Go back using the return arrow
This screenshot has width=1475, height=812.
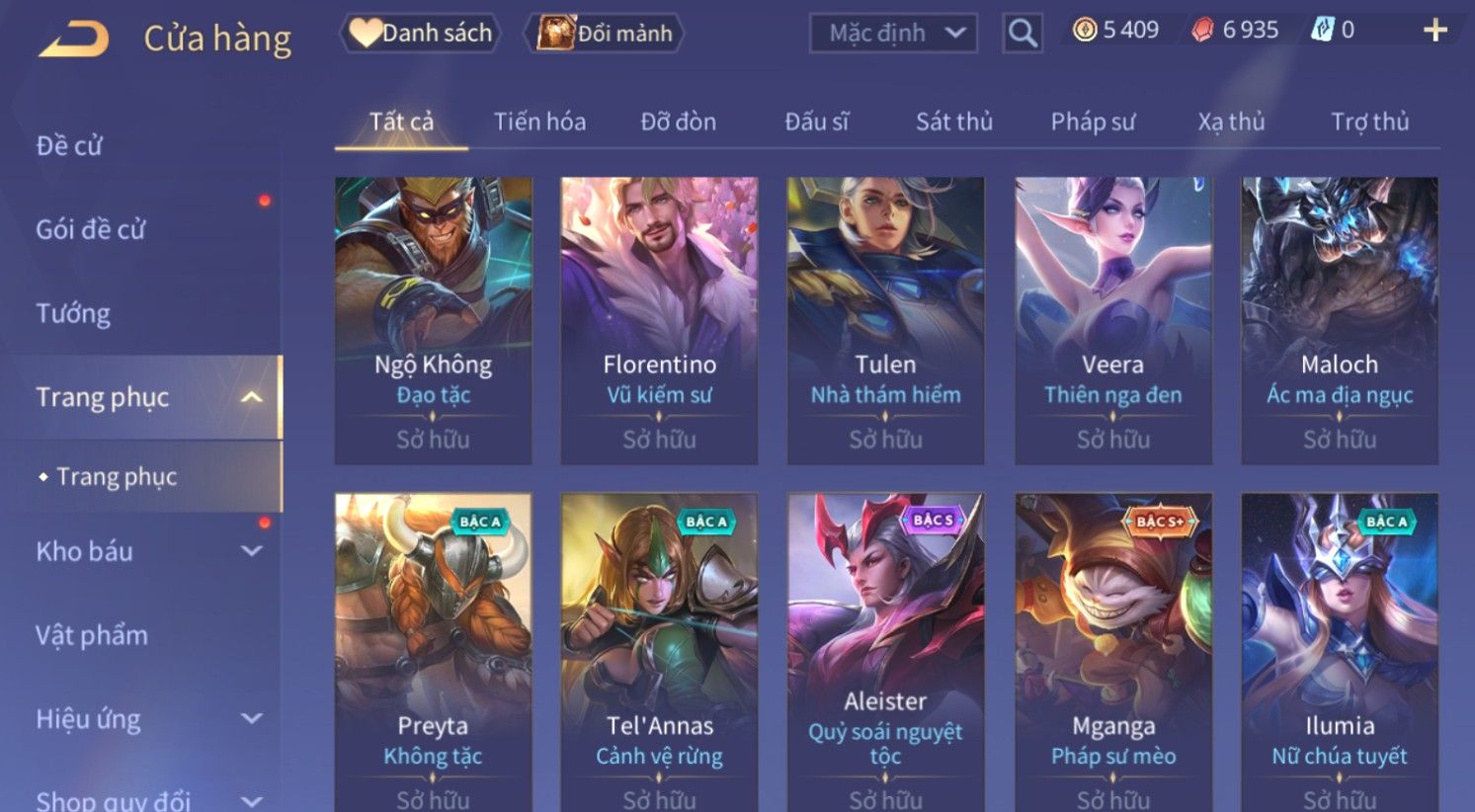tap(74, 40)
